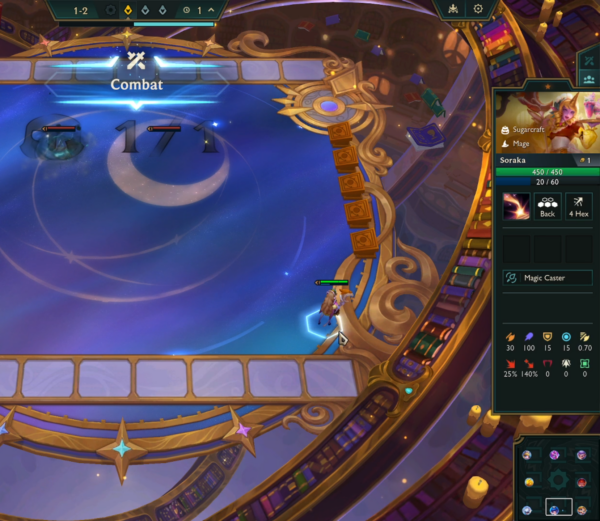Click the Back row position tile
600x521 pixels.
[547, 207]
